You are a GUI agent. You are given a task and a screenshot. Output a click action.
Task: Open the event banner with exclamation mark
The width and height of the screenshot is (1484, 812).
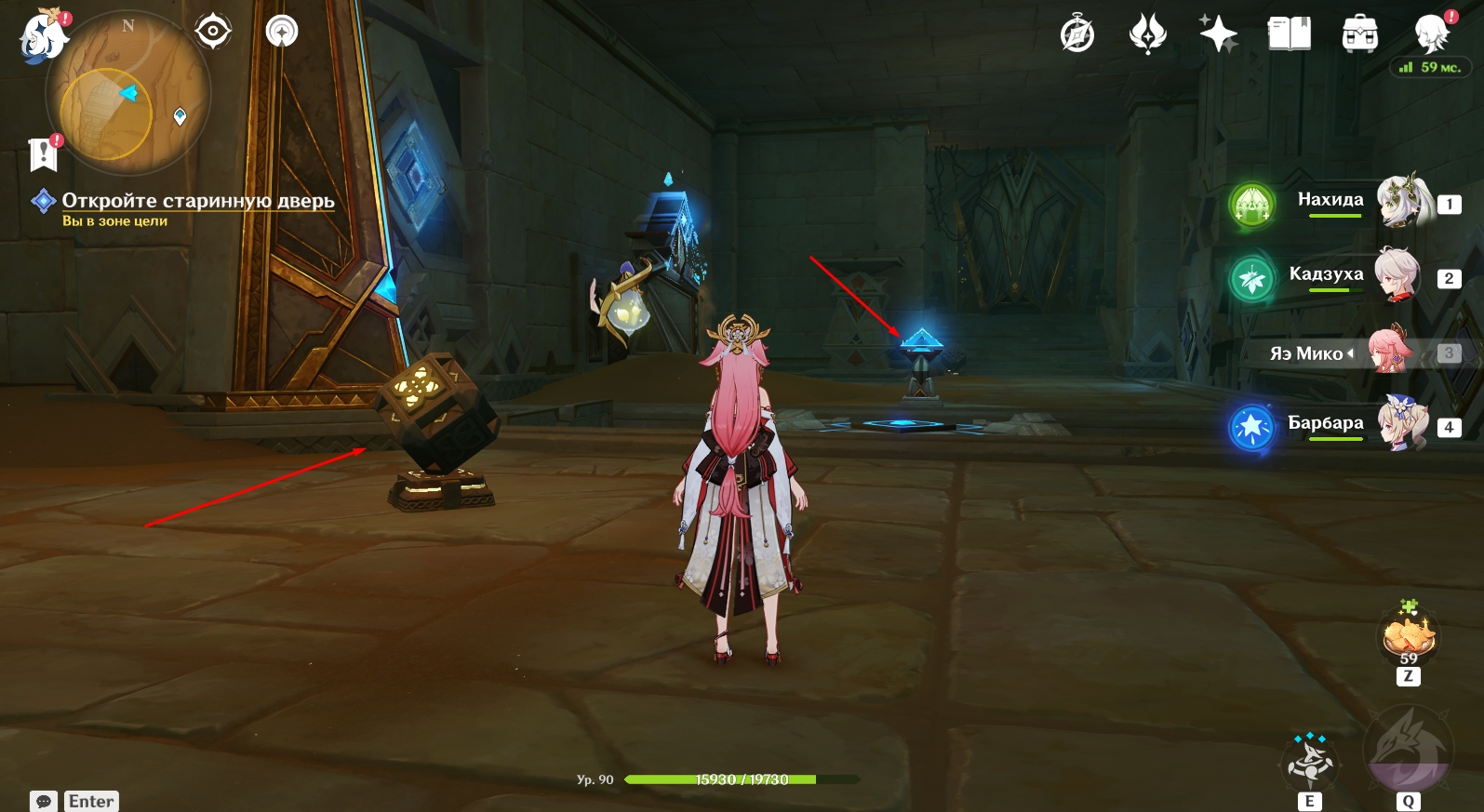[44, 153]
